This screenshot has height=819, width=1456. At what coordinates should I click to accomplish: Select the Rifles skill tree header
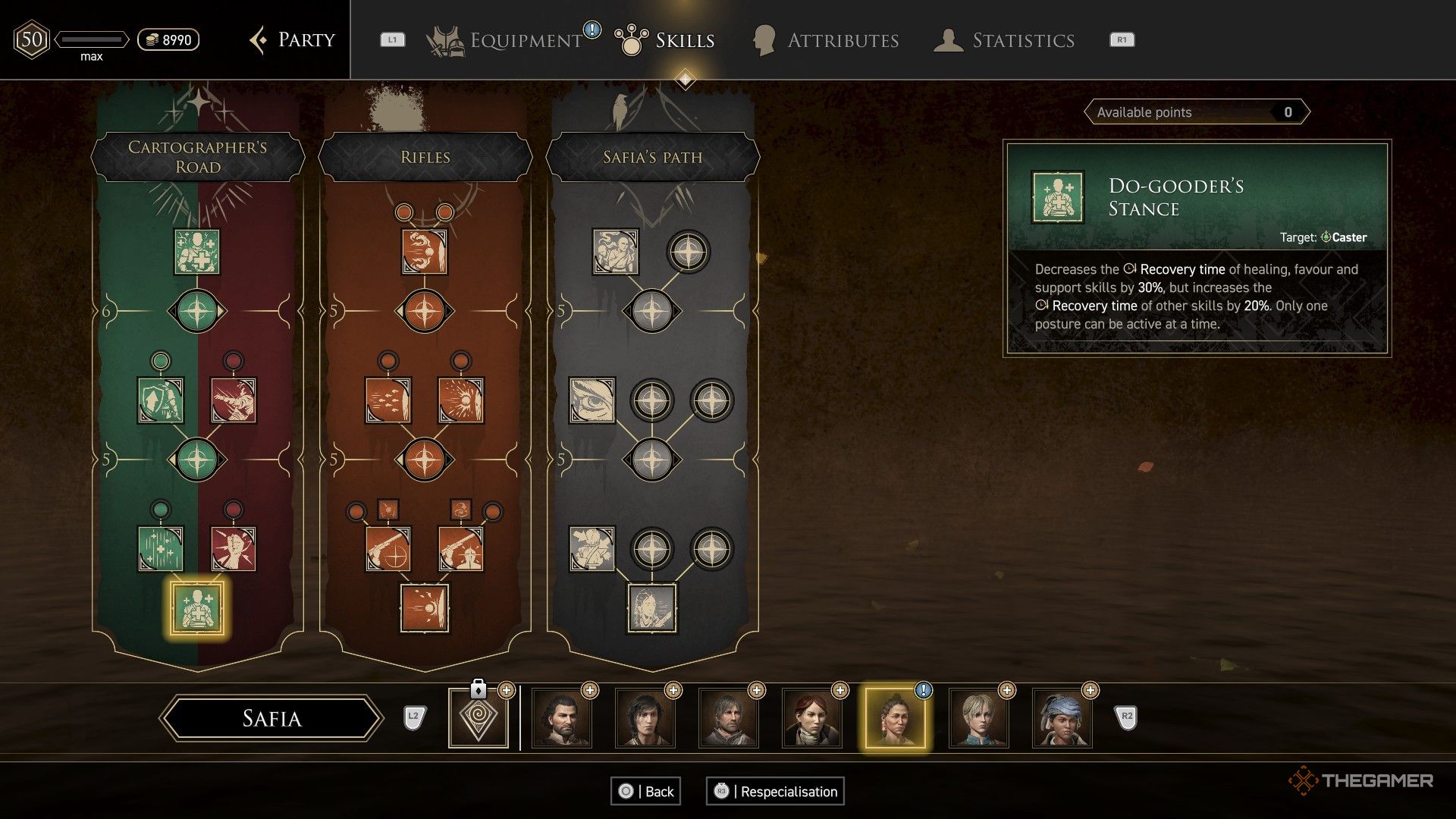tap(425, 157)
